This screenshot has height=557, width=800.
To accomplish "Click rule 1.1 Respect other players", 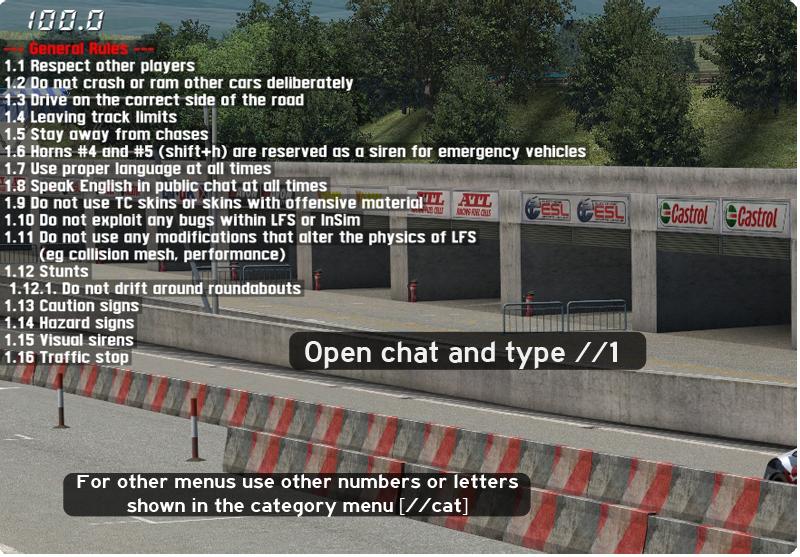I will pos(99,66).
